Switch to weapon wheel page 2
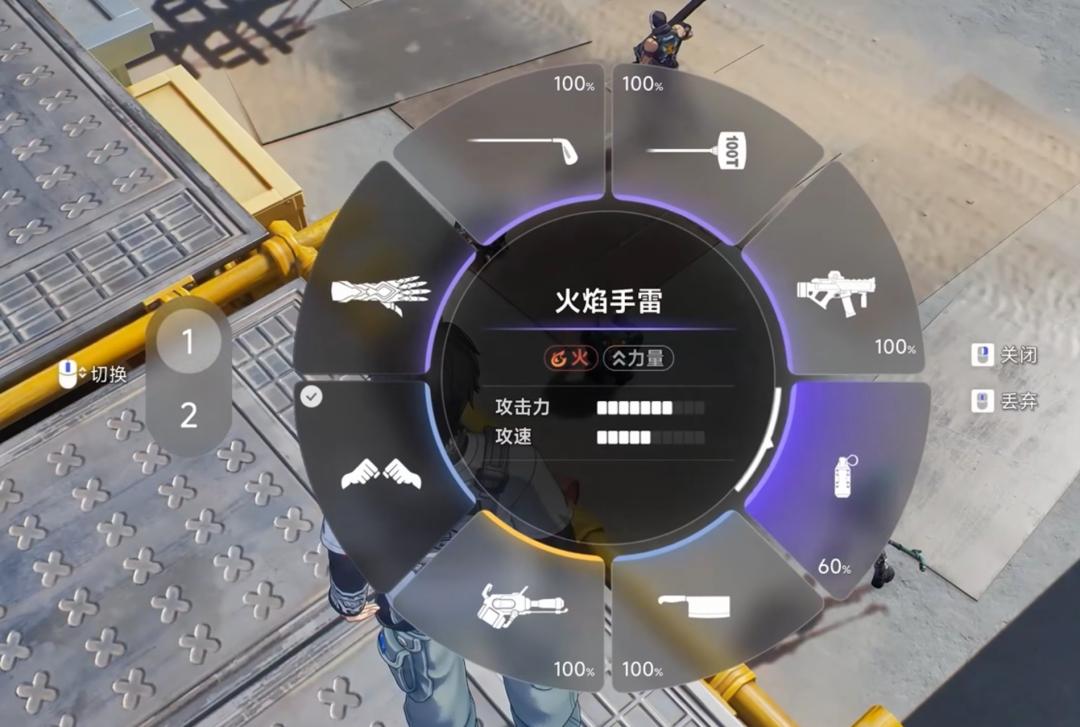This screenshot has width=1080, height=727. tap(188, 415)
